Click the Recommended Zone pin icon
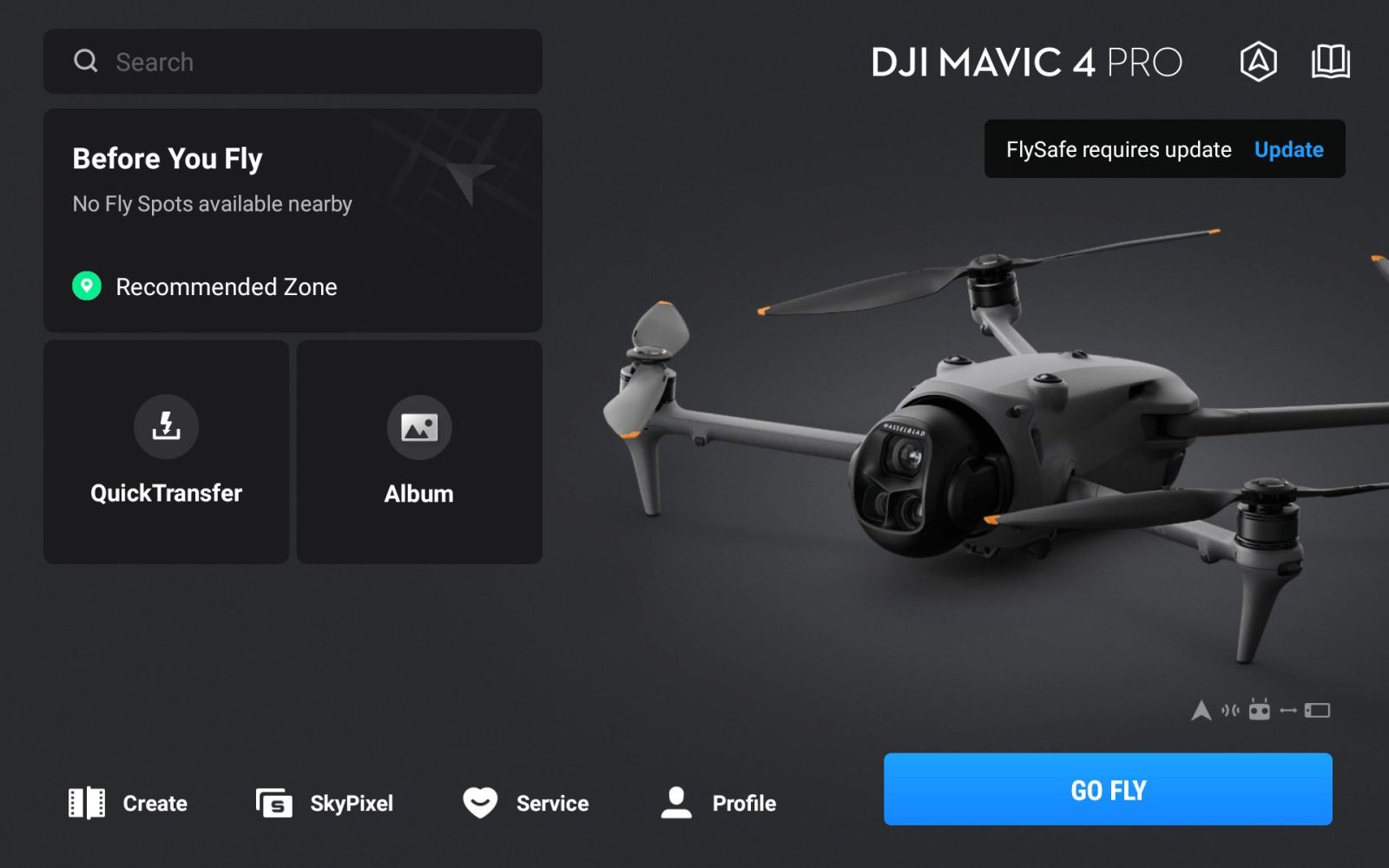Viewport: 1389px width, 868px height. click(x=86, y=286)
